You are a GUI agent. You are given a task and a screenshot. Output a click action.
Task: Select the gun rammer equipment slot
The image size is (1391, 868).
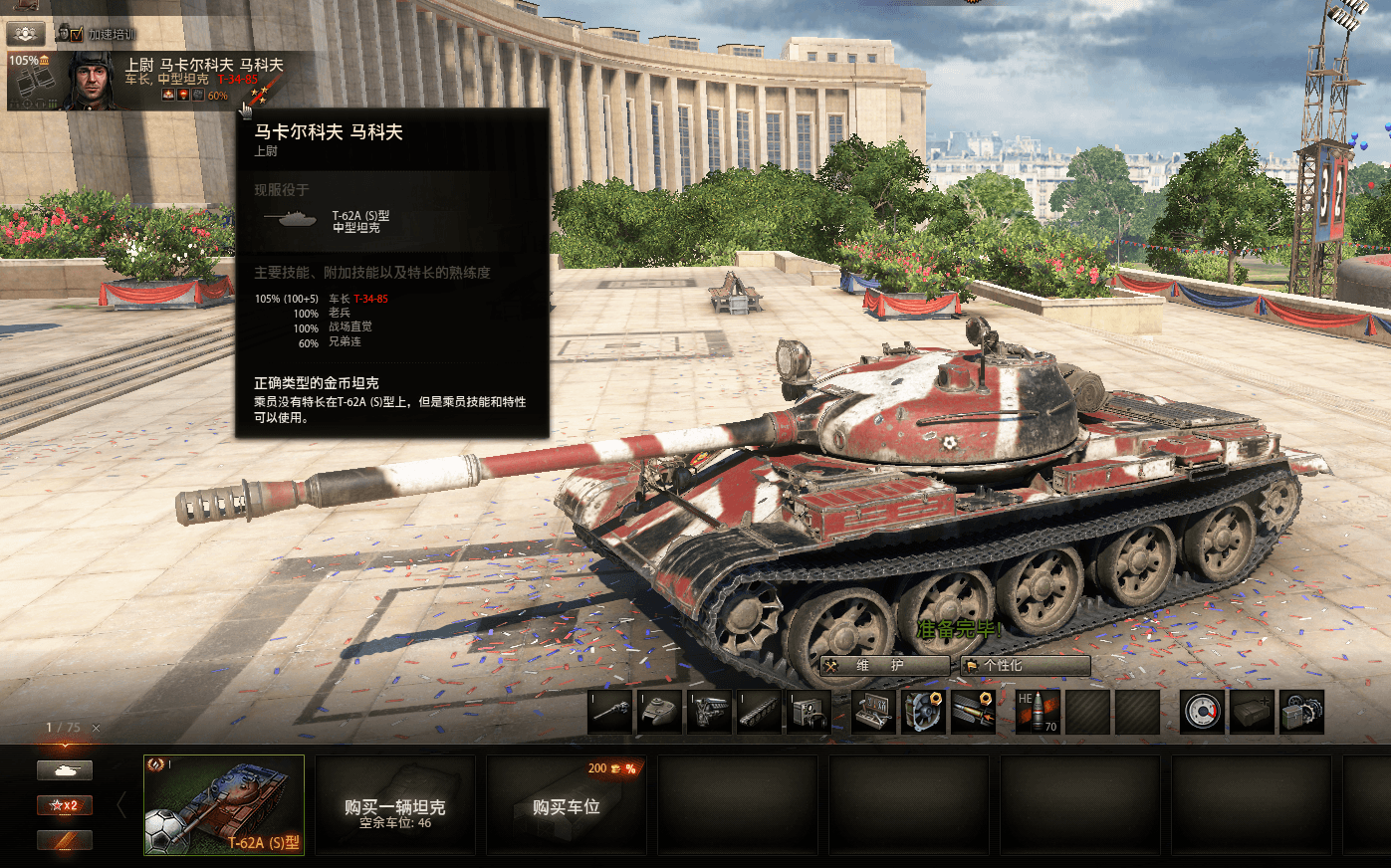(973, 712)
